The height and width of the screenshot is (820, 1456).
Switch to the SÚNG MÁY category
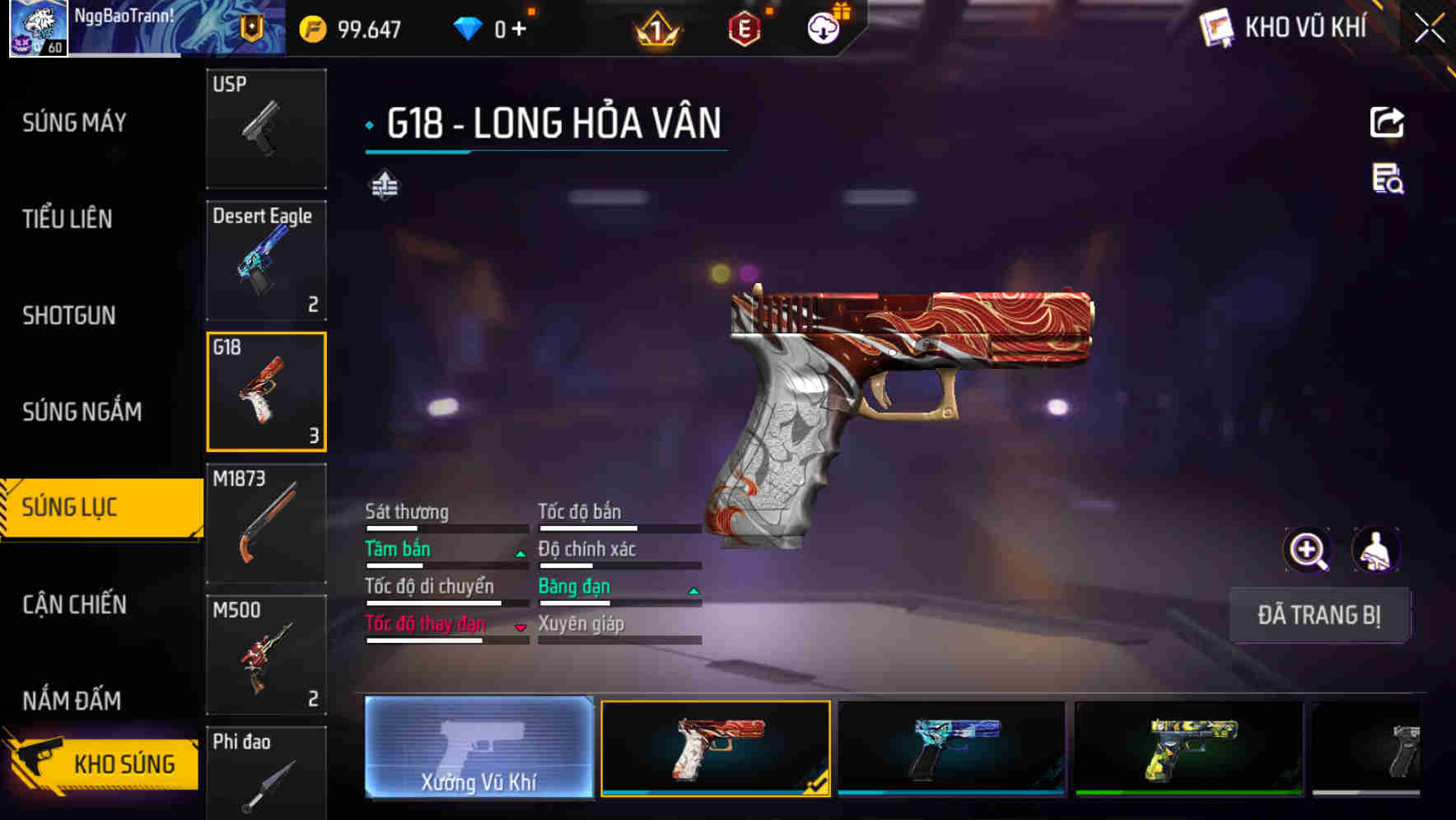click(x=74, y=123)
